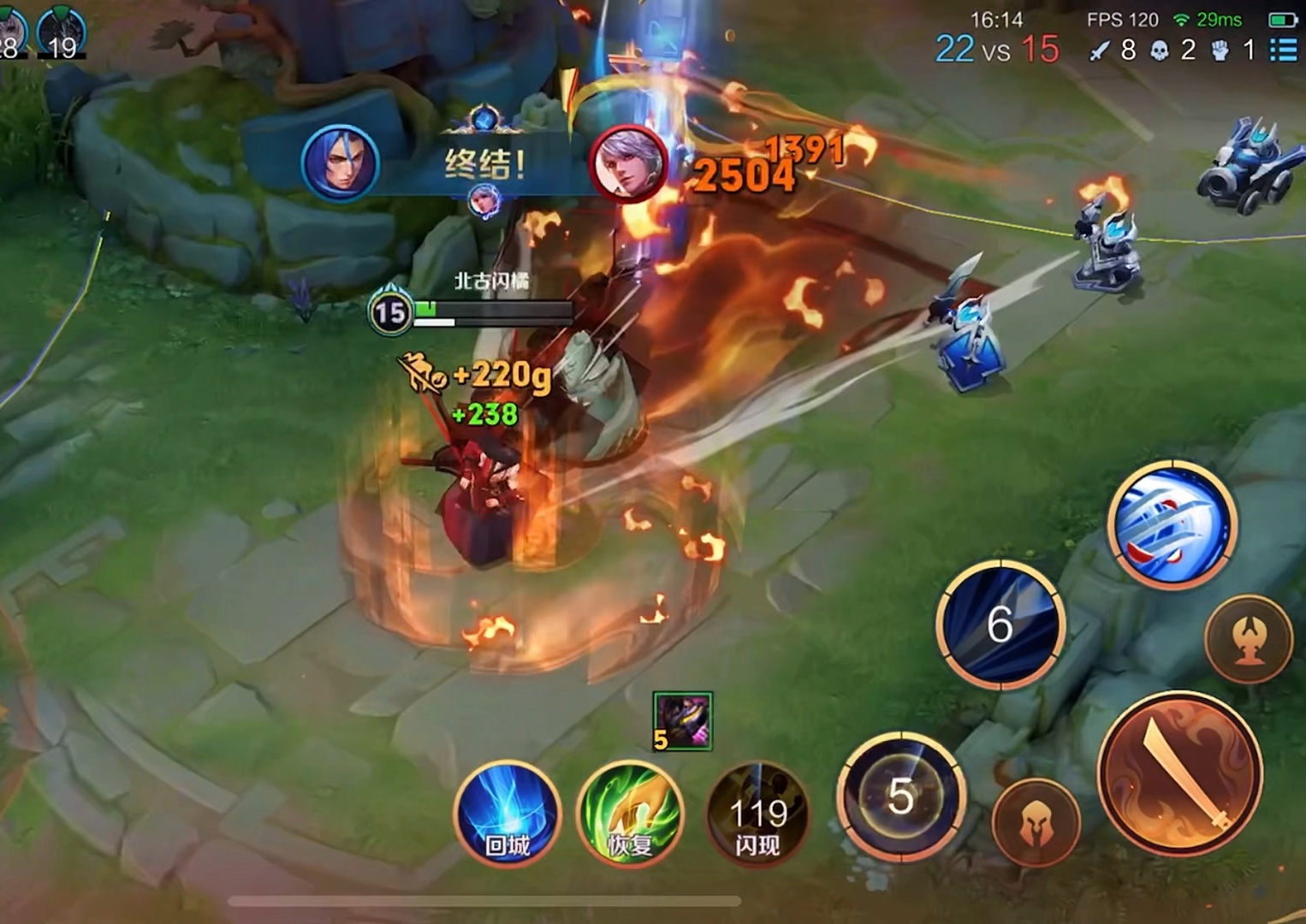The width and height of the screenshot is (1306, 924).
Task: Open the scoreboard list menu icon
Action: (1283, 50)
